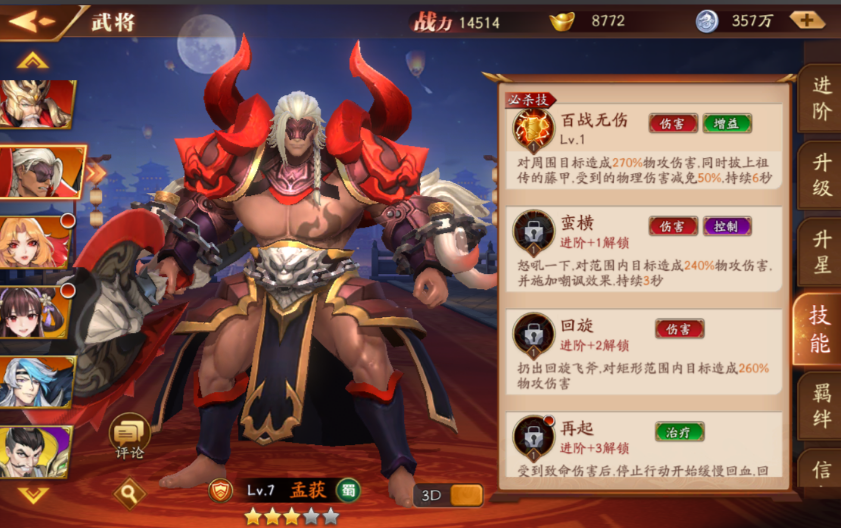
Task: Select the 技能 skills tab
Action: coord(819,329)
